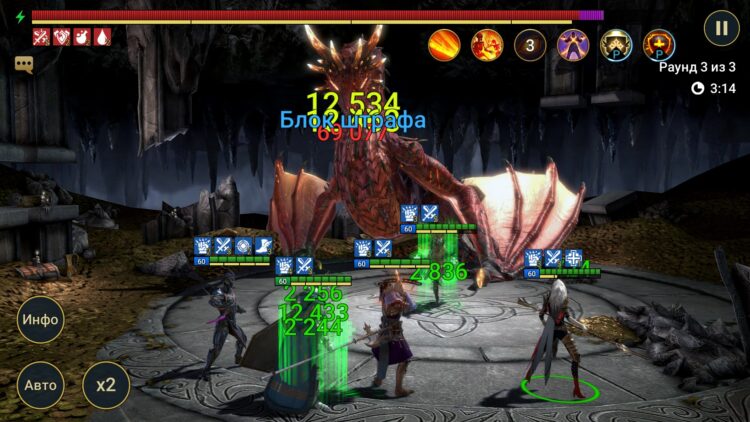Inspect the broken shield debuff icon
This screenshot has height=422, width=750.
pos(61,37)
